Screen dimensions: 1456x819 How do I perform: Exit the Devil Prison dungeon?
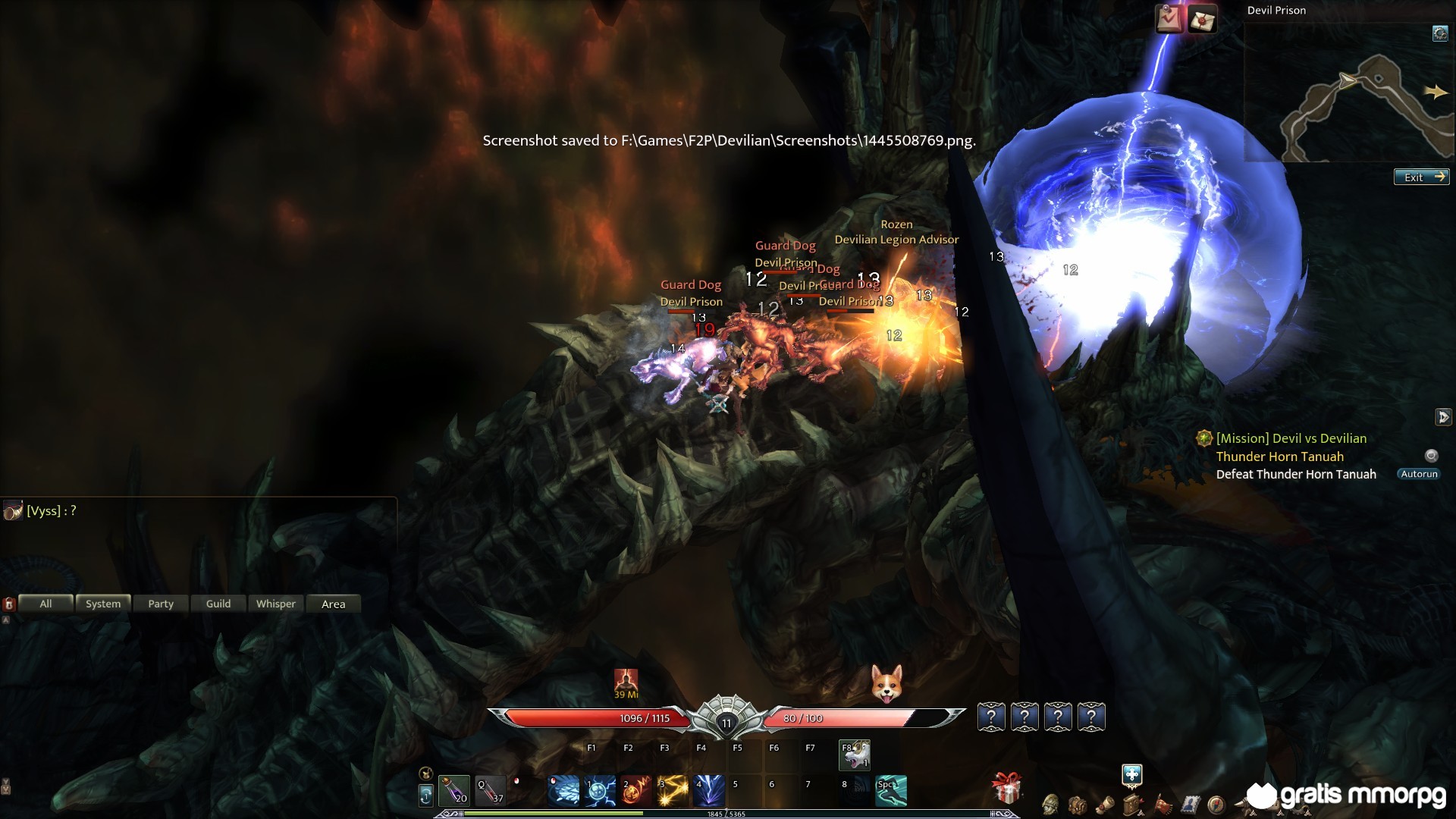point(1421,177)
